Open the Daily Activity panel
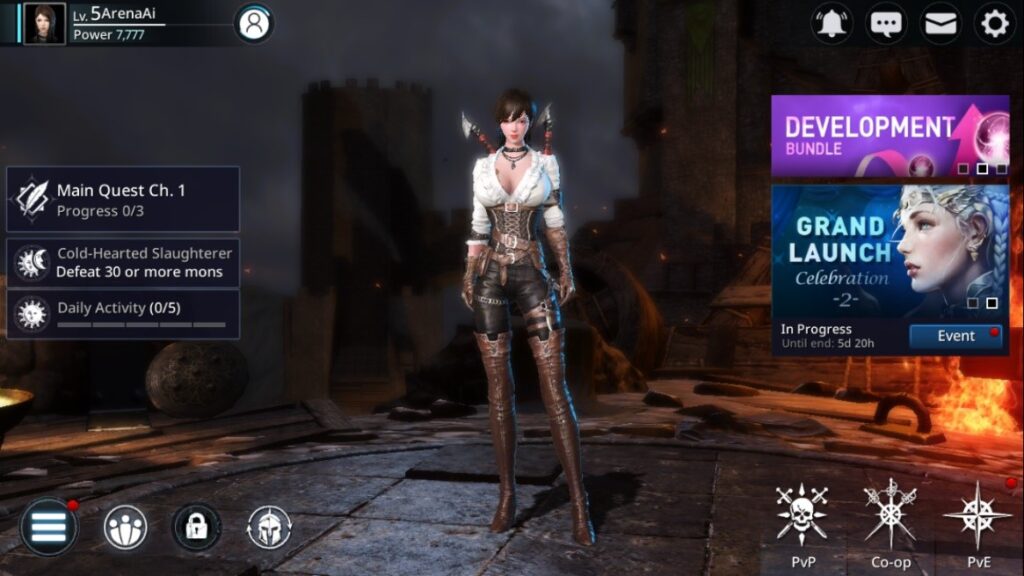This screenshot has width=1024, height=576. pos(123,314)
